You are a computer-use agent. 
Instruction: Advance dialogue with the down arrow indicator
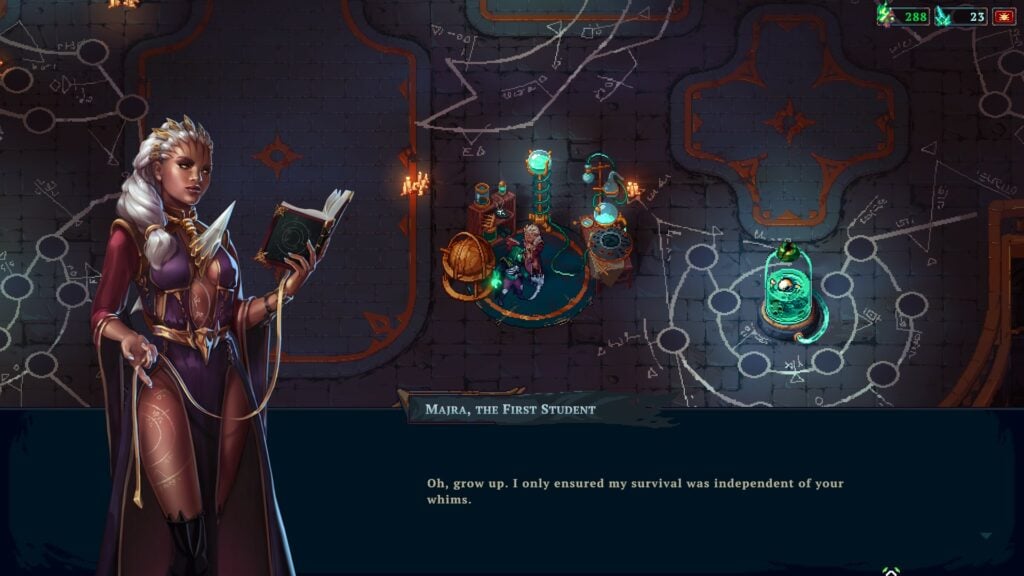click(x=986, y=536)
